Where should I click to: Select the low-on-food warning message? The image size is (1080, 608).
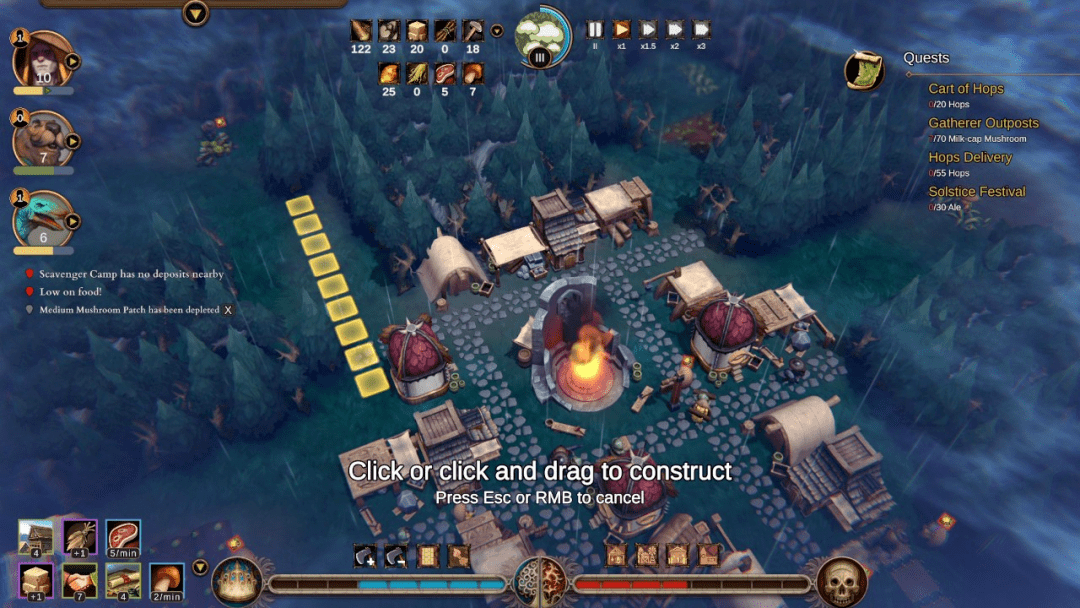point(70,292)
